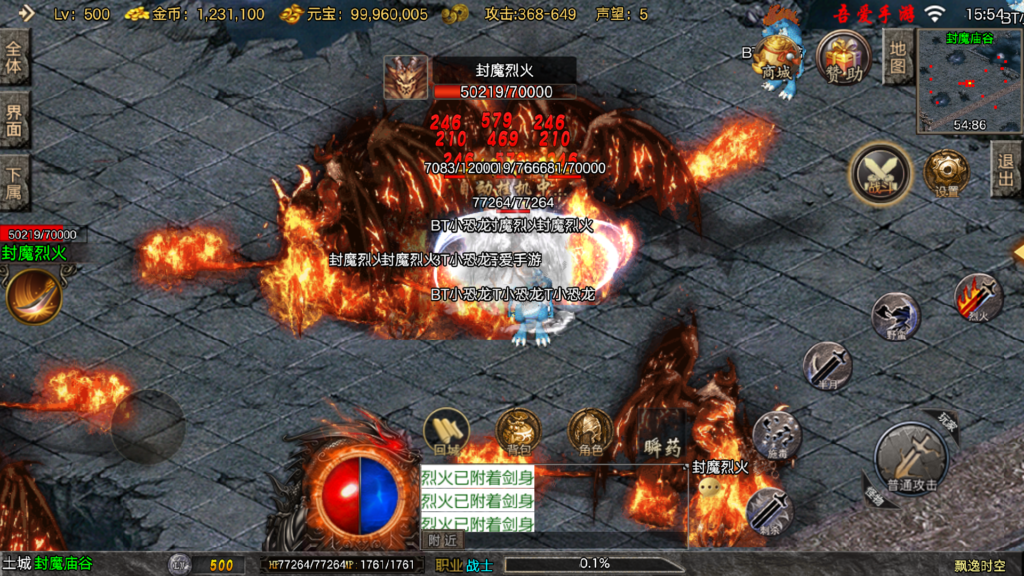Use the 野蛮 charge skill
The width and height of the screenshot is (1024, 576).
pos(895,318)
